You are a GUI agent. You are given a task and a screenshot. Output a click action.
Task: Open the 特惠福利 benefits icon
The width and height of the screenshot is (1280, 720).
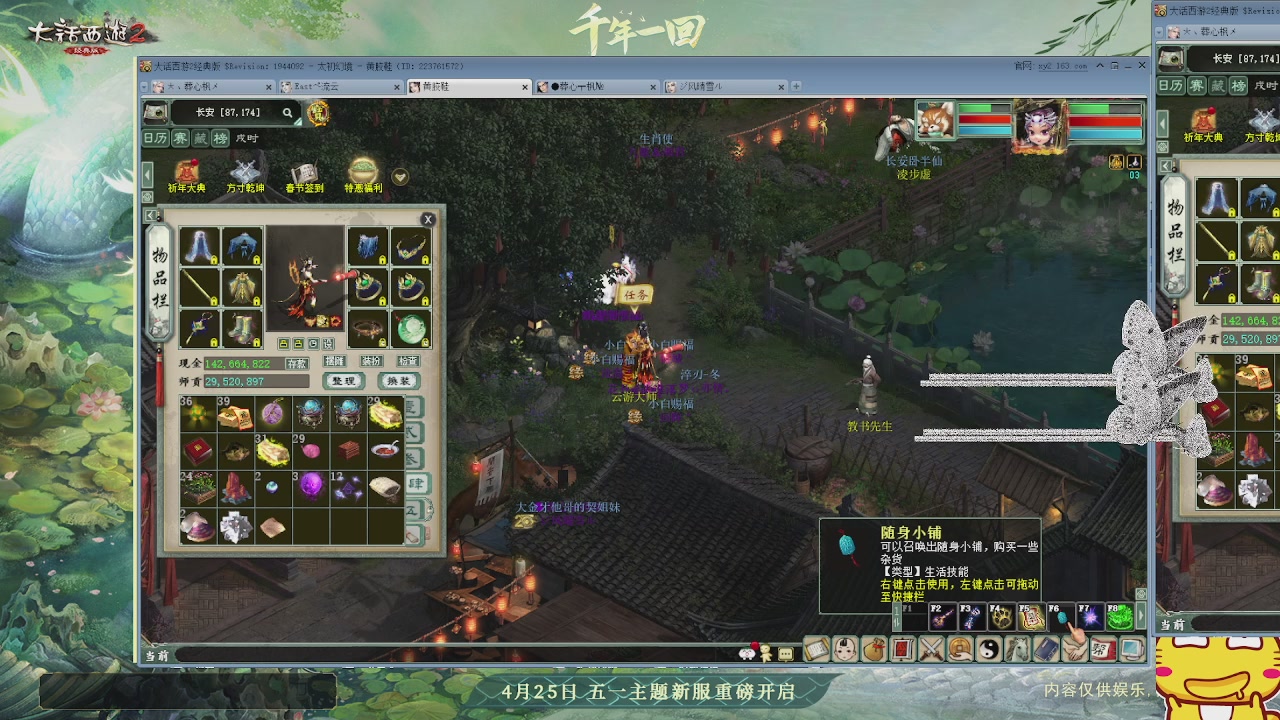[361, 169]
